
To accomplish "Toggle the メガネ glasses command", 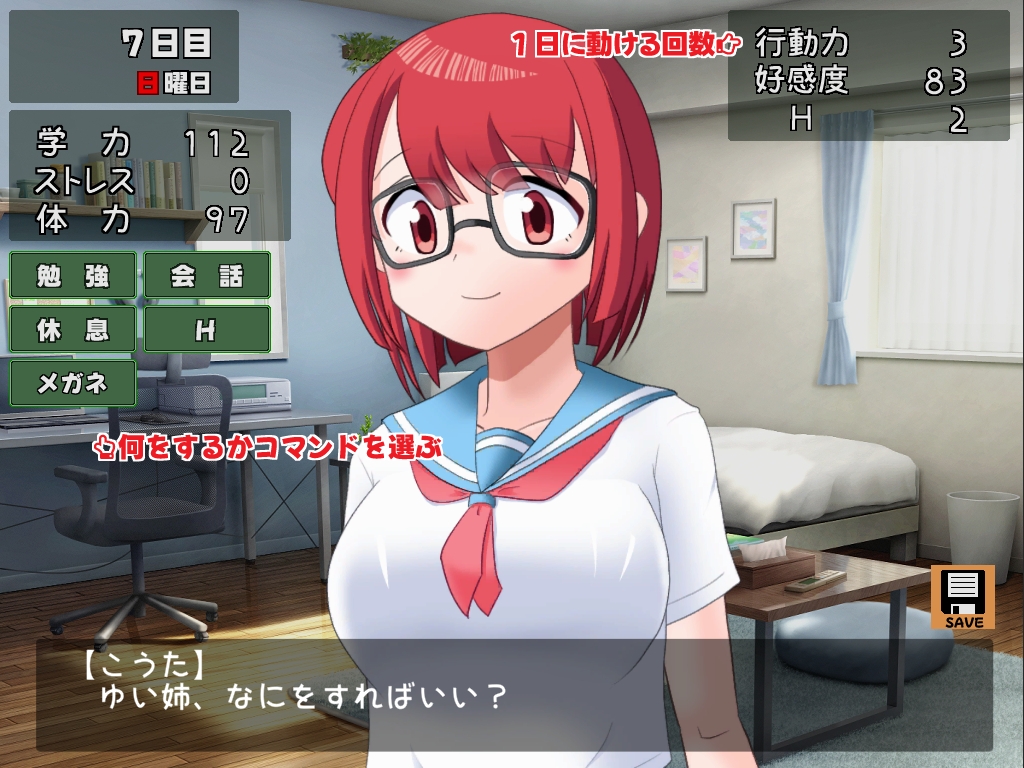I will click(73, 383).
